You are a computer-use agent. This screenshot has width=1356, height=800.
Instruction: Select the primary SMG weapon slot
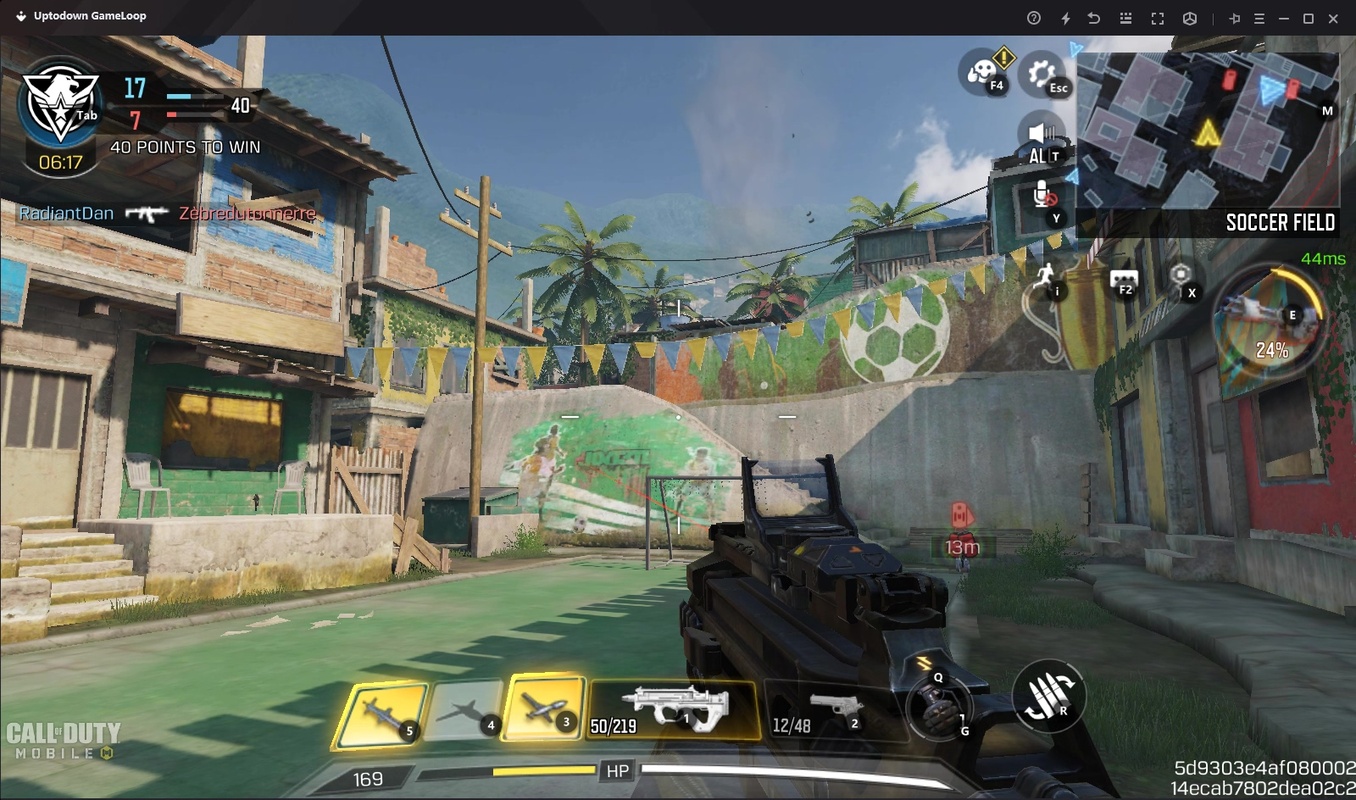(674, 708)
